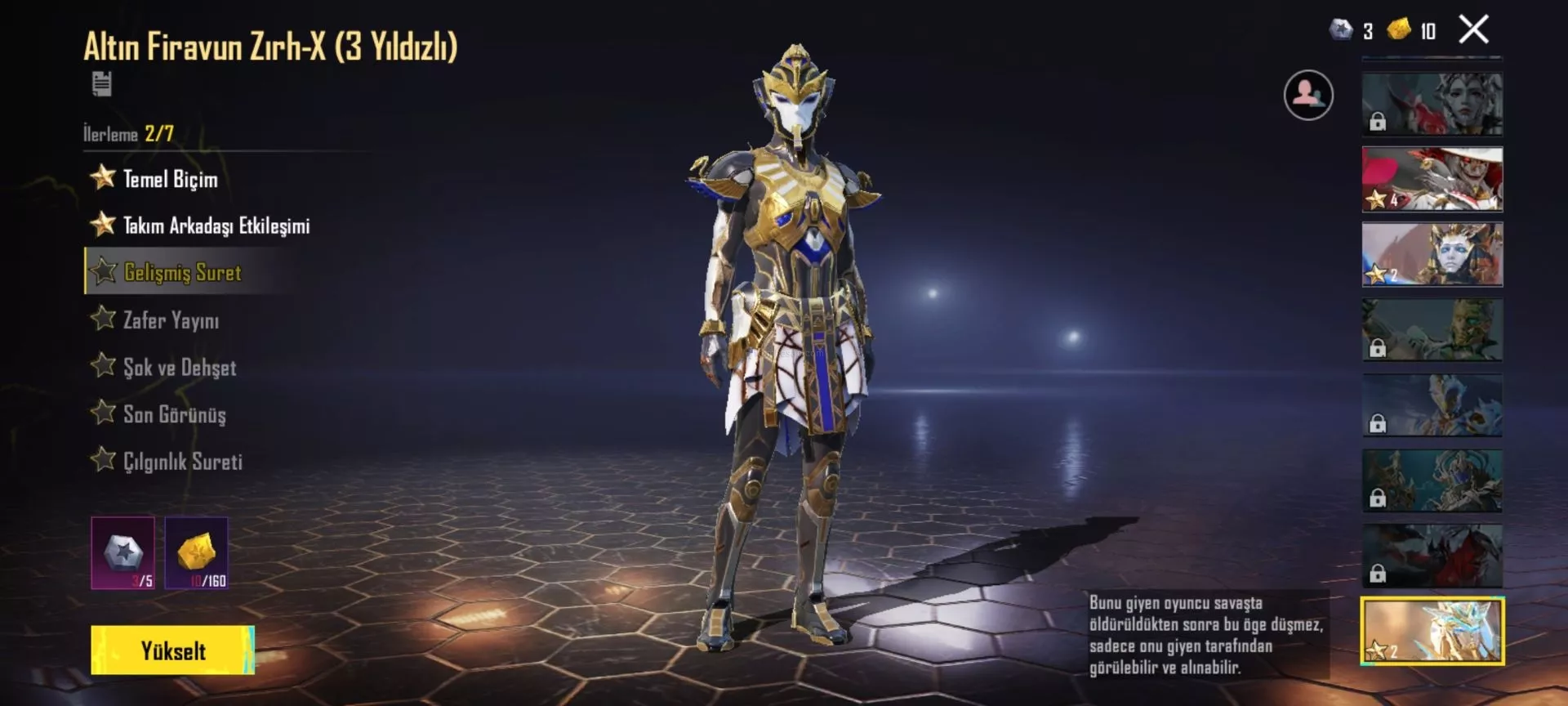Select the highlighted golden pharaoh outfit thumbnail
Viewport: 1568px width, 706px height.
(1432, 631)
